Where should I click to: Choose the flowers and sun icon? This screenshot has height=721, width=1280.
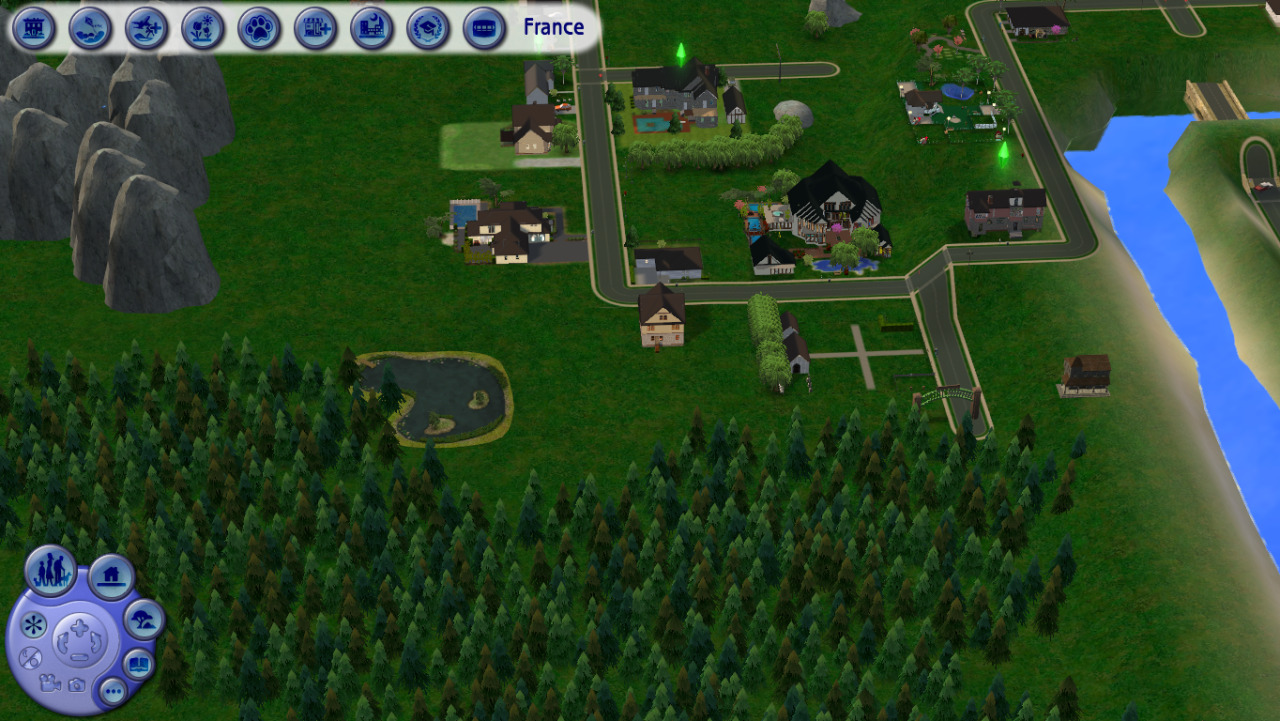203,28
